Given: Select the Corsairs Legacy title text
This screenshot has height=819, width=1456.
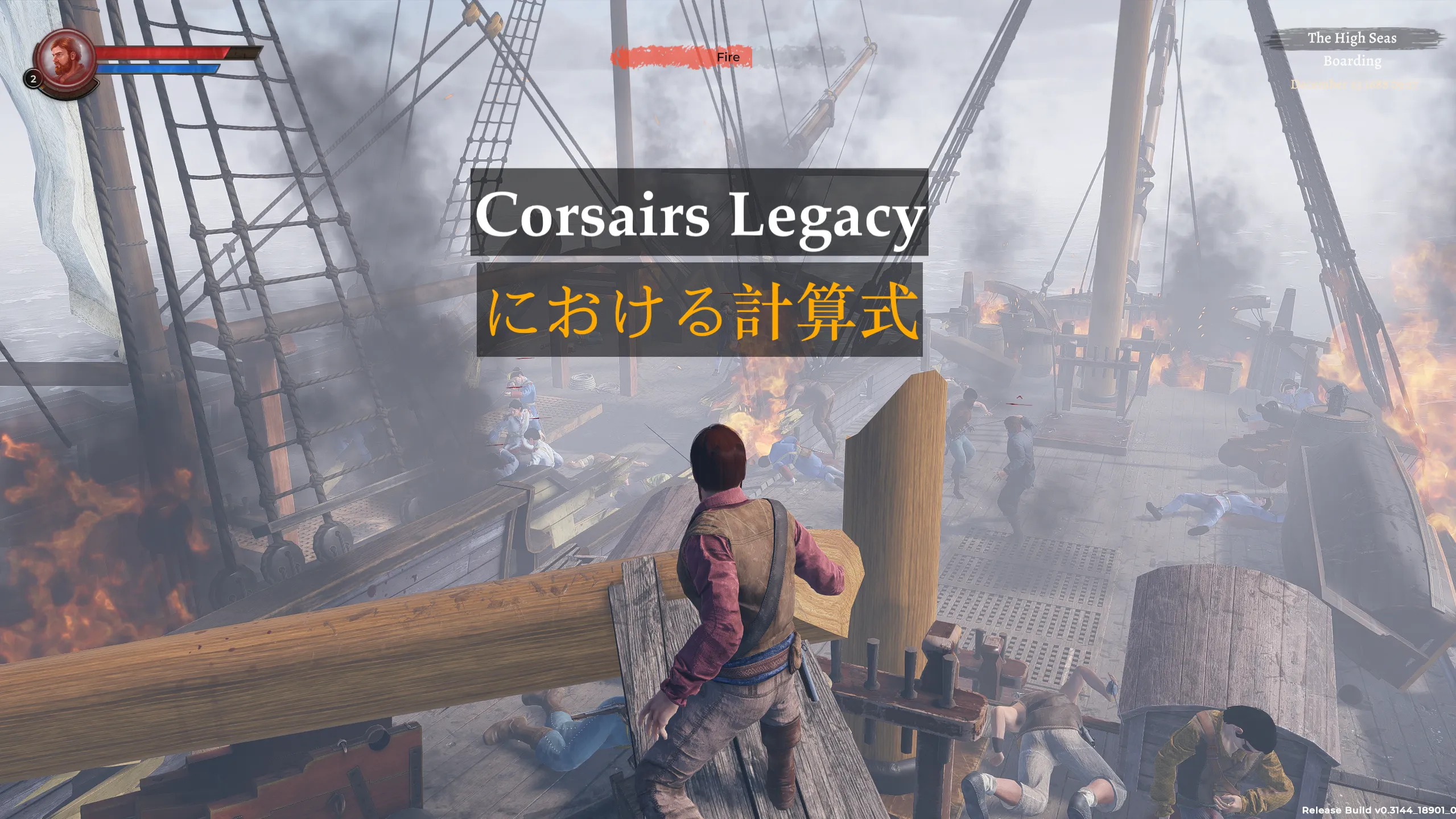Looking at the screenshot, I should (x=700, y=219).
